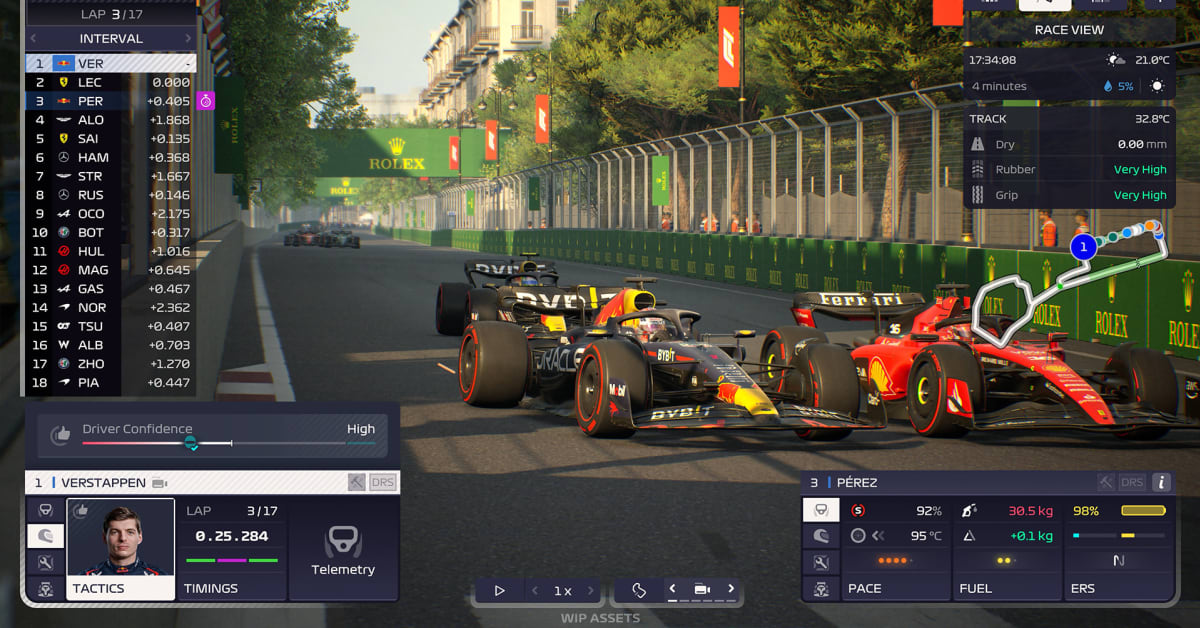The width and height of the screenshot is (1200, 628).
Task: Increase the simulation speed above 1x
Action: pyautogui.click(x=591, y=590)
